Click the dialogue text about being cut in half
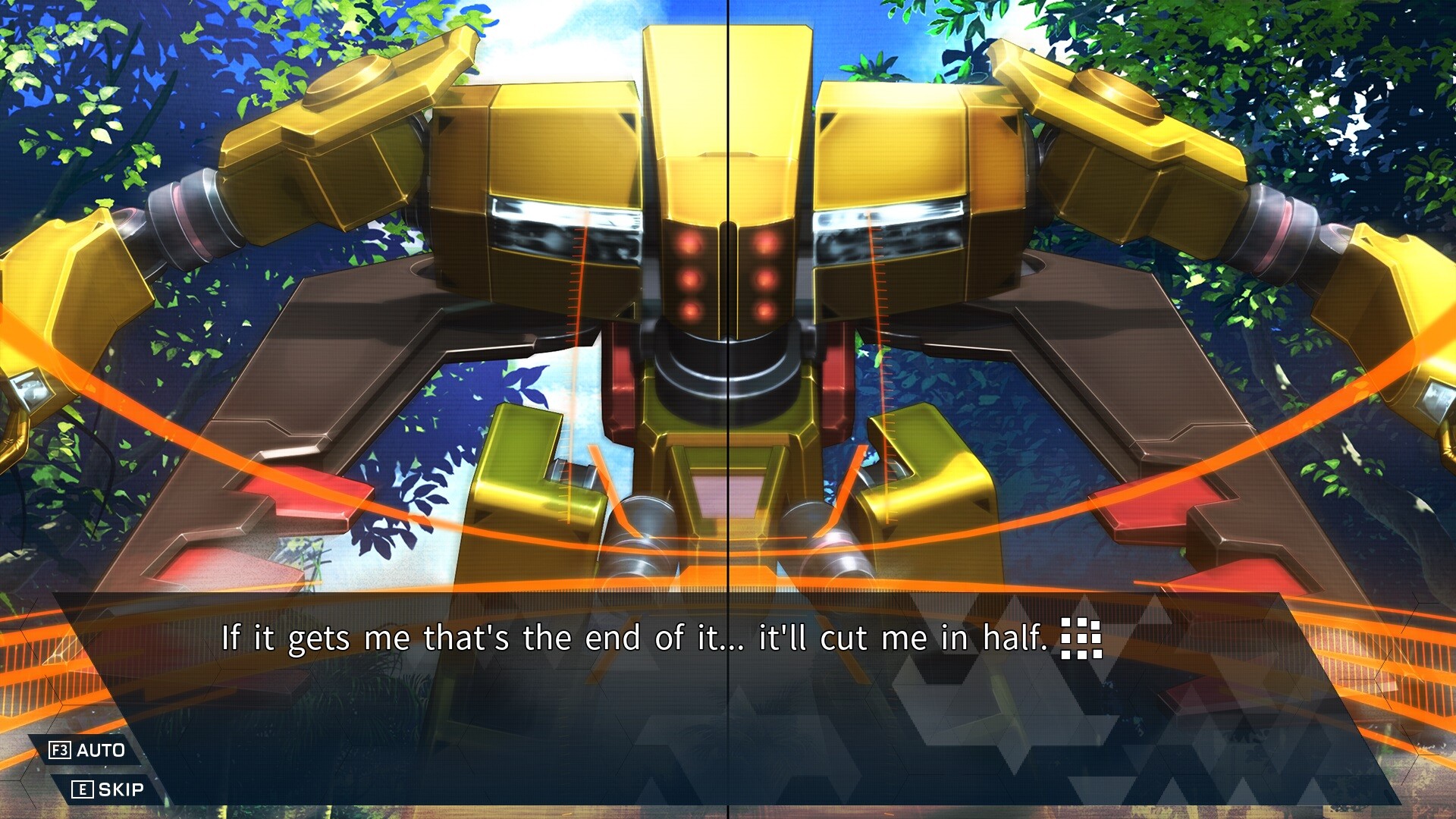The width and height of the screenshot is (1456, 819). click(637, 639)
